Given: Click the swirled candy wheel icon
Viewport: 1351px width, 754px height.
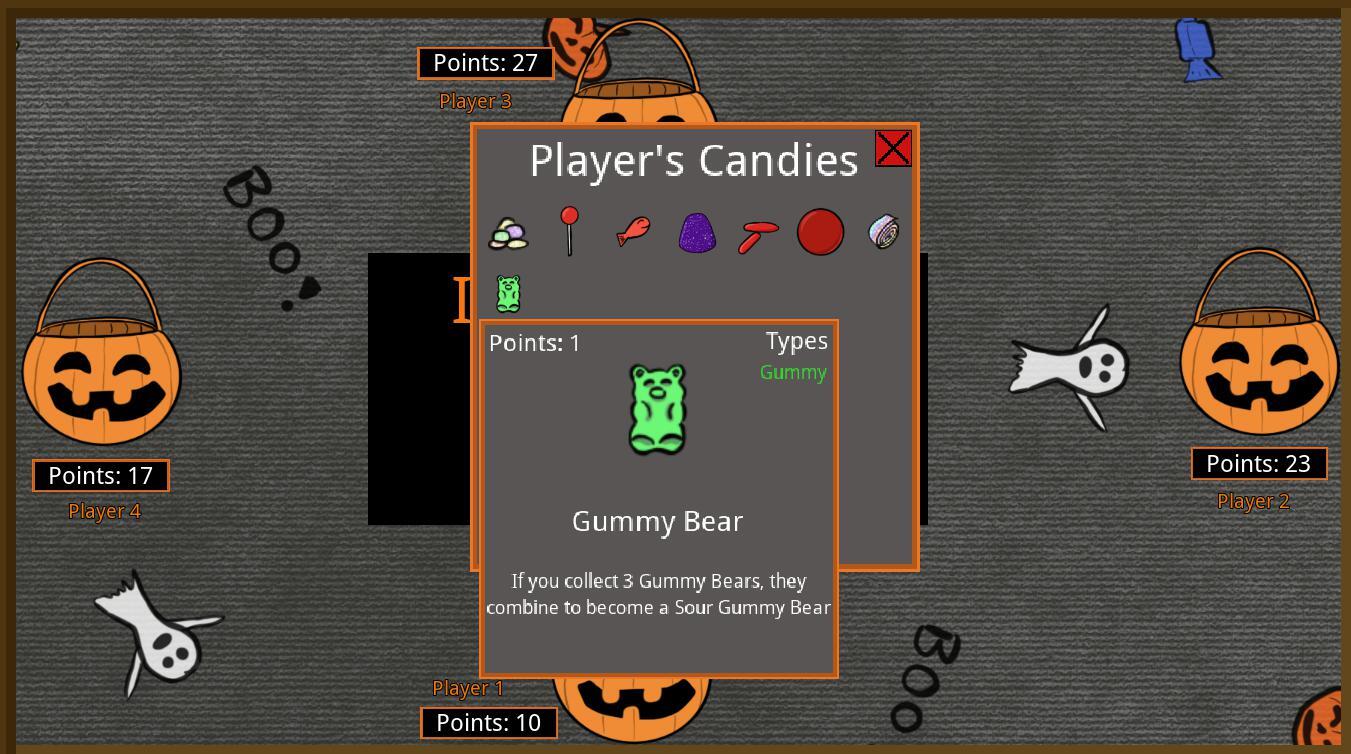Looking at the screenshot, I should pyautogui.click(x=883, y=232).
